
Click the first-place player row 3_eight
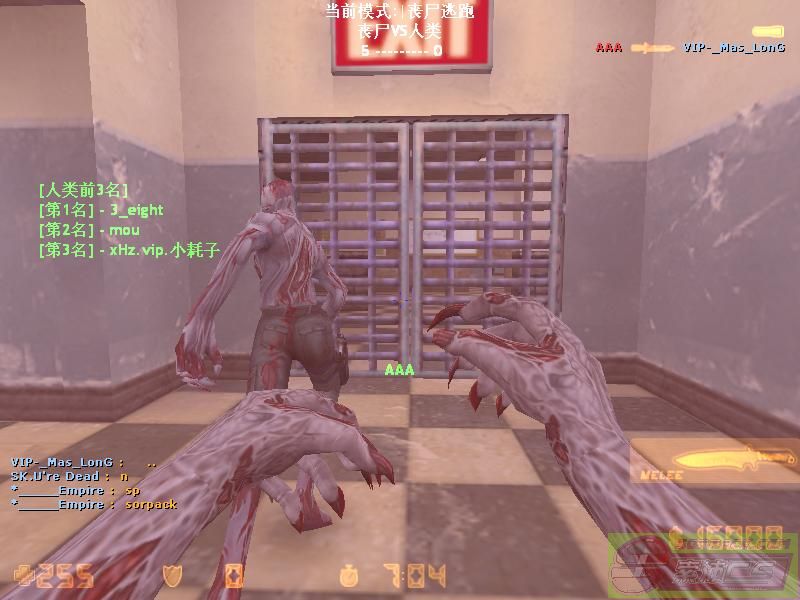[100, 210]
